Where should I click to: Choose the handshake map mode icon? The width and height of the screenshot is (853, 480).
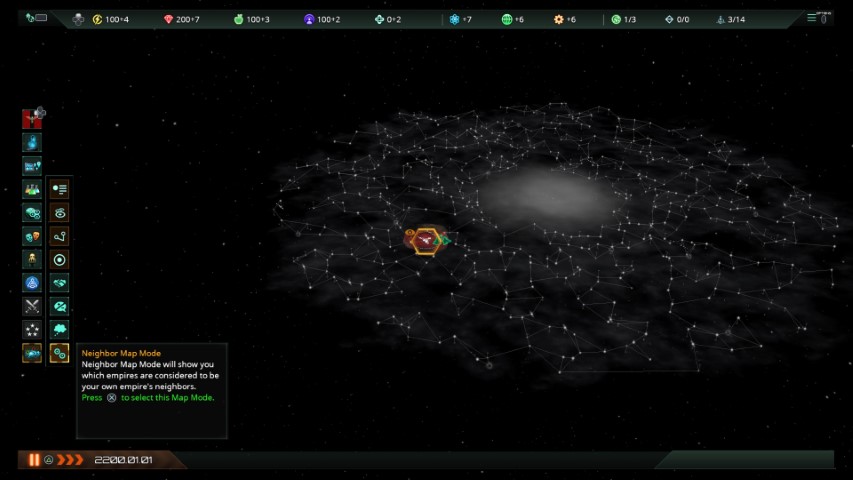click(x=59, y=283)
